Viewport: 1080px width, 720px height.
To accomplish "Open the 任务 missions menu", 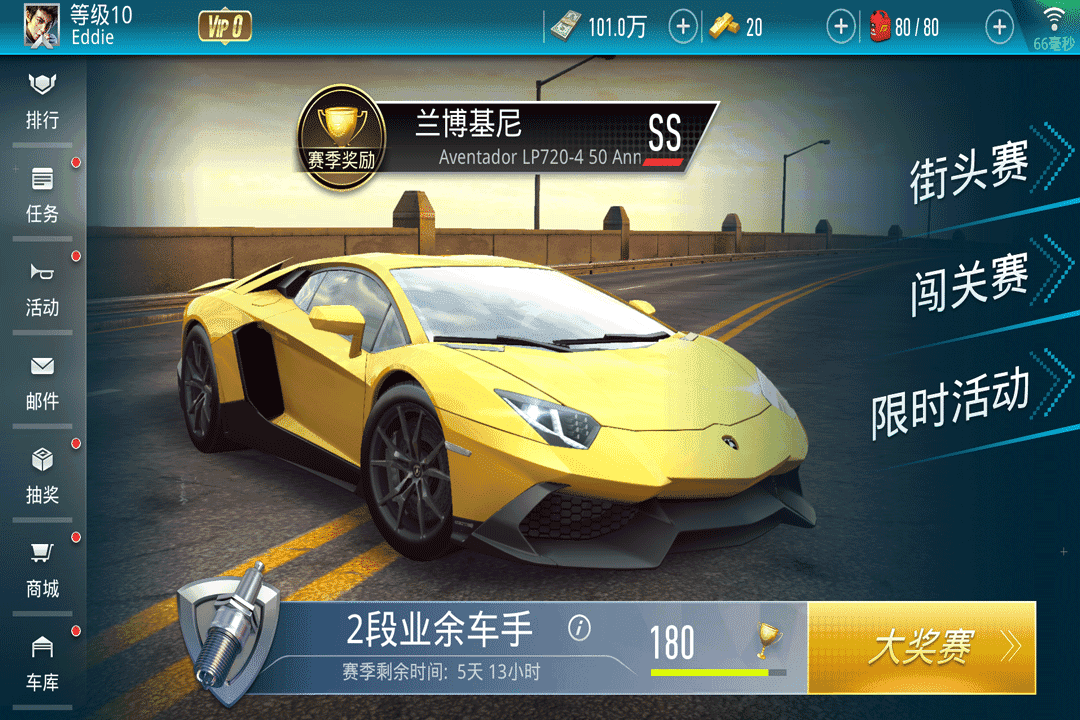I will 42,194.
